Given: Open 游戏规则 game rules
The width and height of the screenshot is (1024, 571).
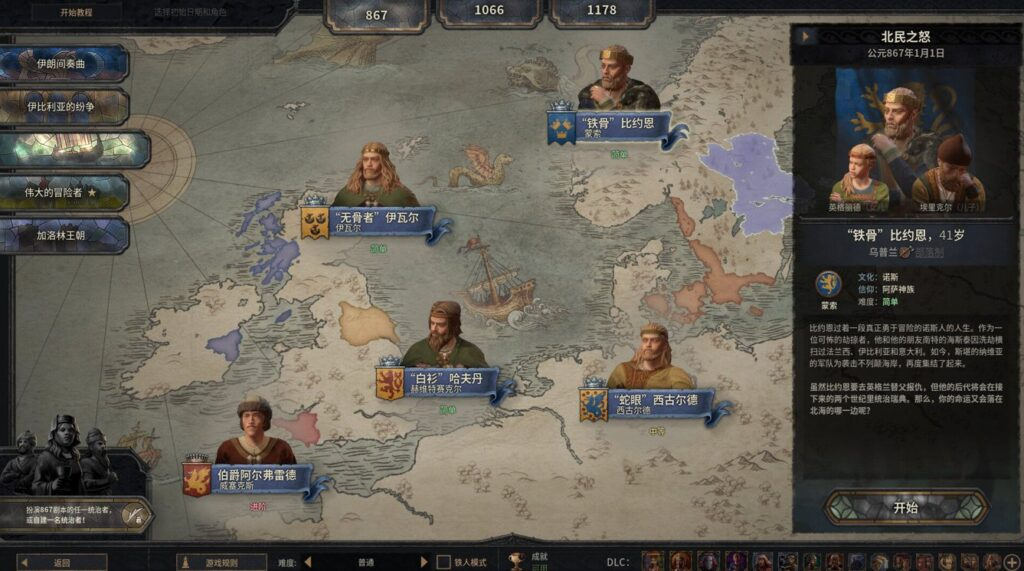Looking at the screenshot, I should coord(222,563).
